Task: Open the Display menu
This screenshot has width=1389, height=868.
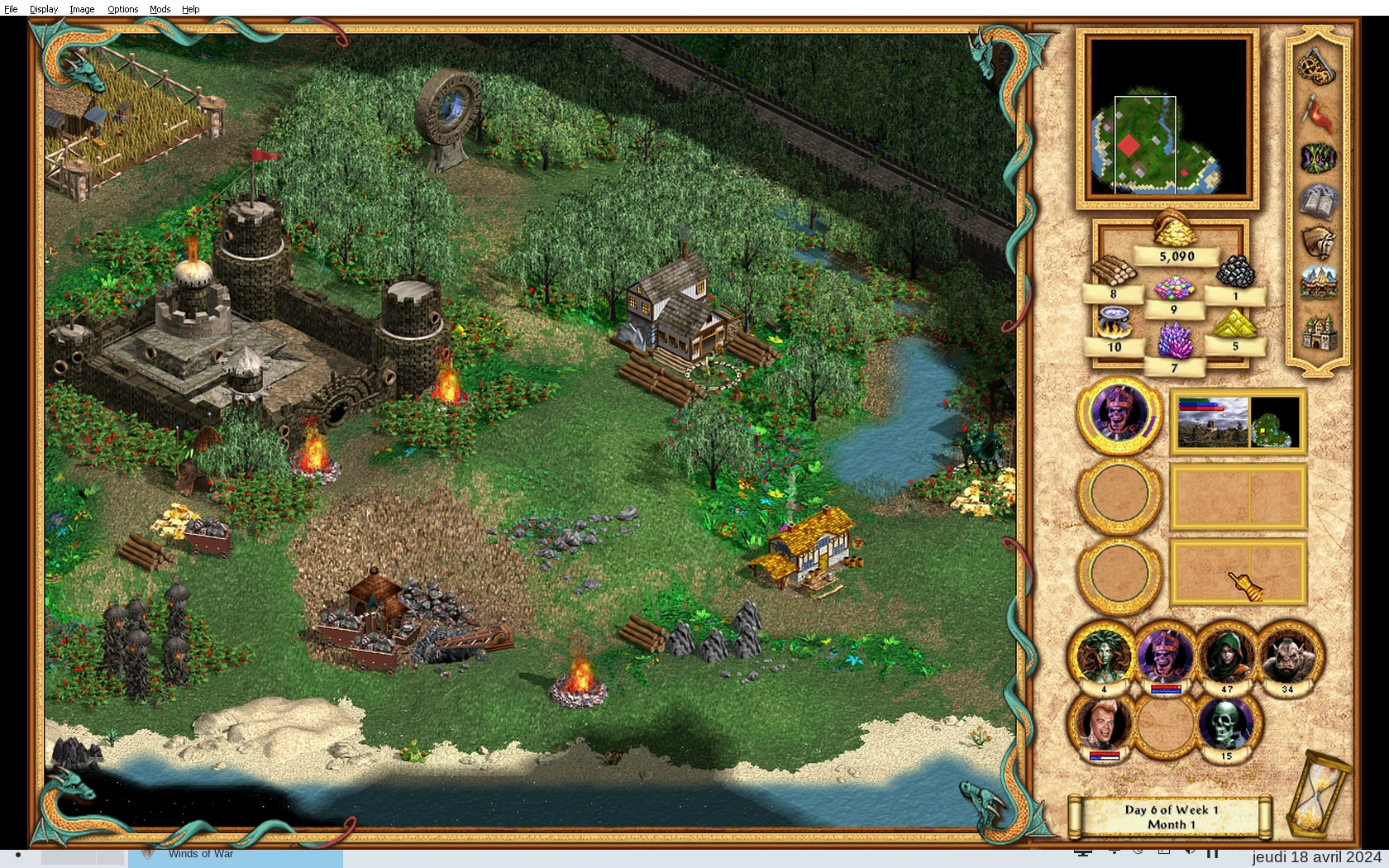Action: (x=44, y=9)
